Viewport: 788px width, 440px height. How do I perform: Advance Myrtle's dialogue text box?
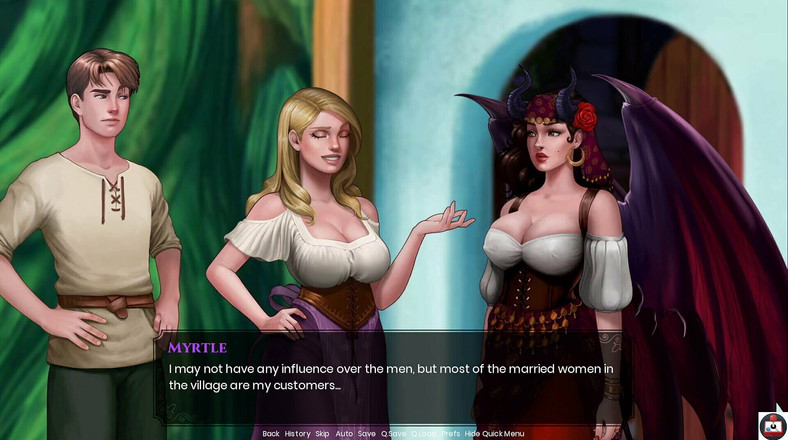point(400,377)
